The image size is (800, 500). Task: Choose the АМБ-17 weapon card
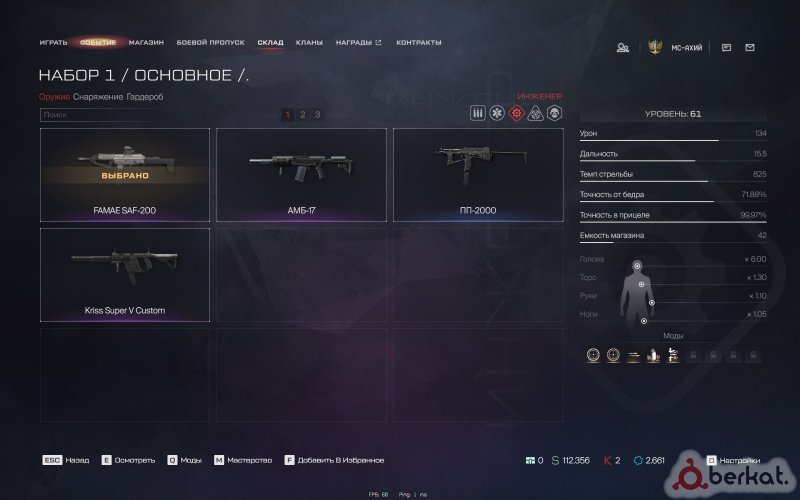pos(301,174)
